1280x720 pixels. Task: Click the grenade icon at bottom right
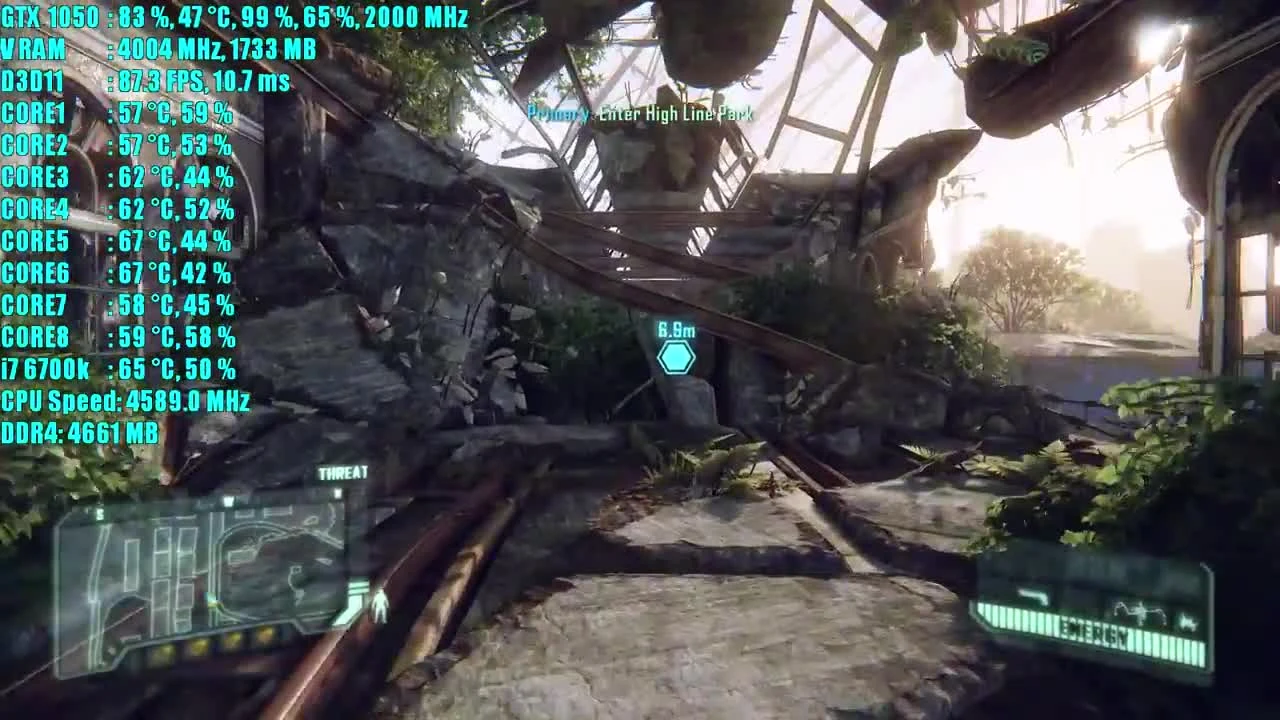1188,622
